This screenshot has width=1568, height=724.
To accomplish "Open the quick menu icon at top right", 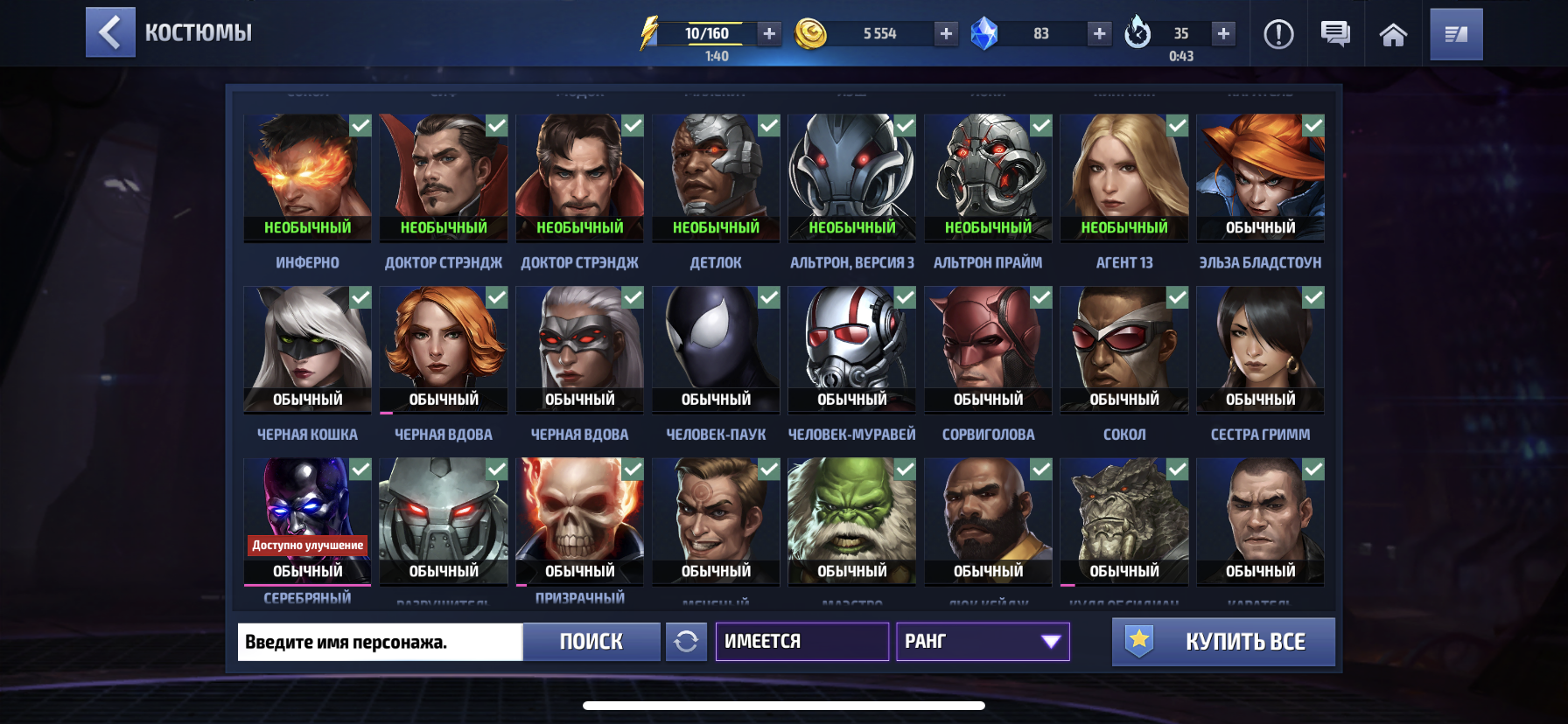I will (x=1456, y=33).
